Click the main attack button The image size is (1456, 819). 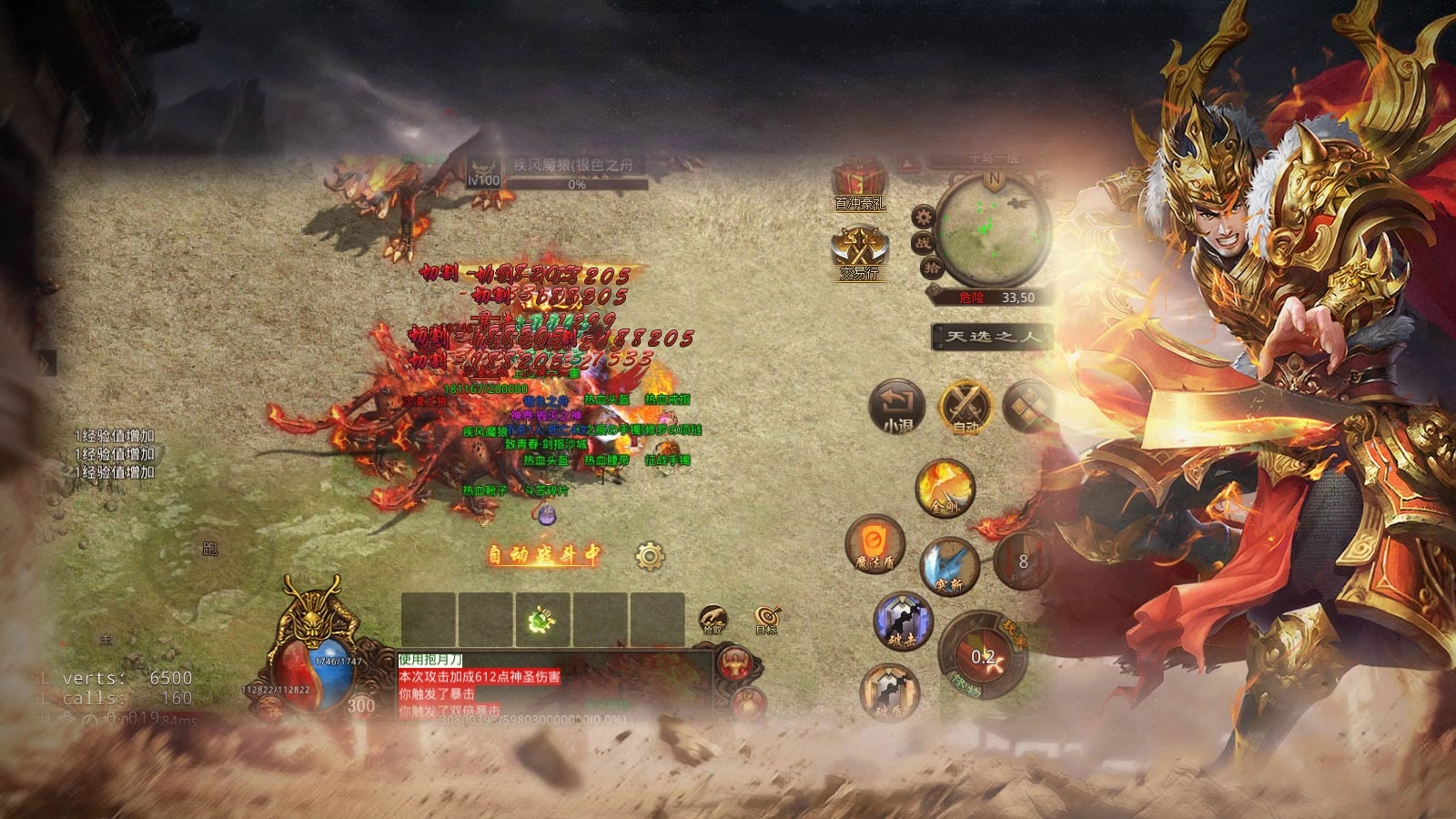pos(983,655)
